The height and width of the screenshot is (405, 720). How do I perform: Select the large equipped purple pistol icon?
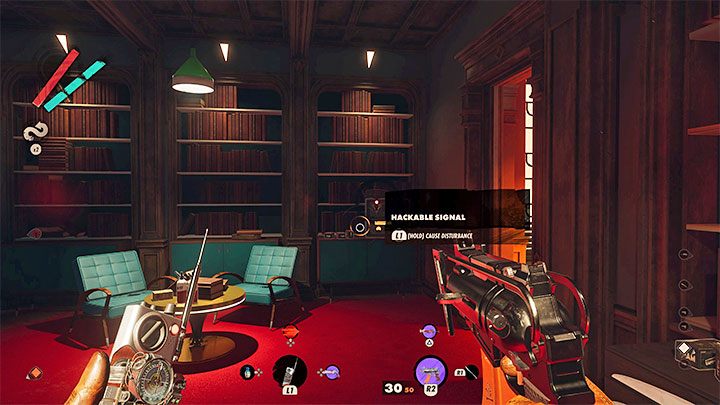tap(429, 369)
